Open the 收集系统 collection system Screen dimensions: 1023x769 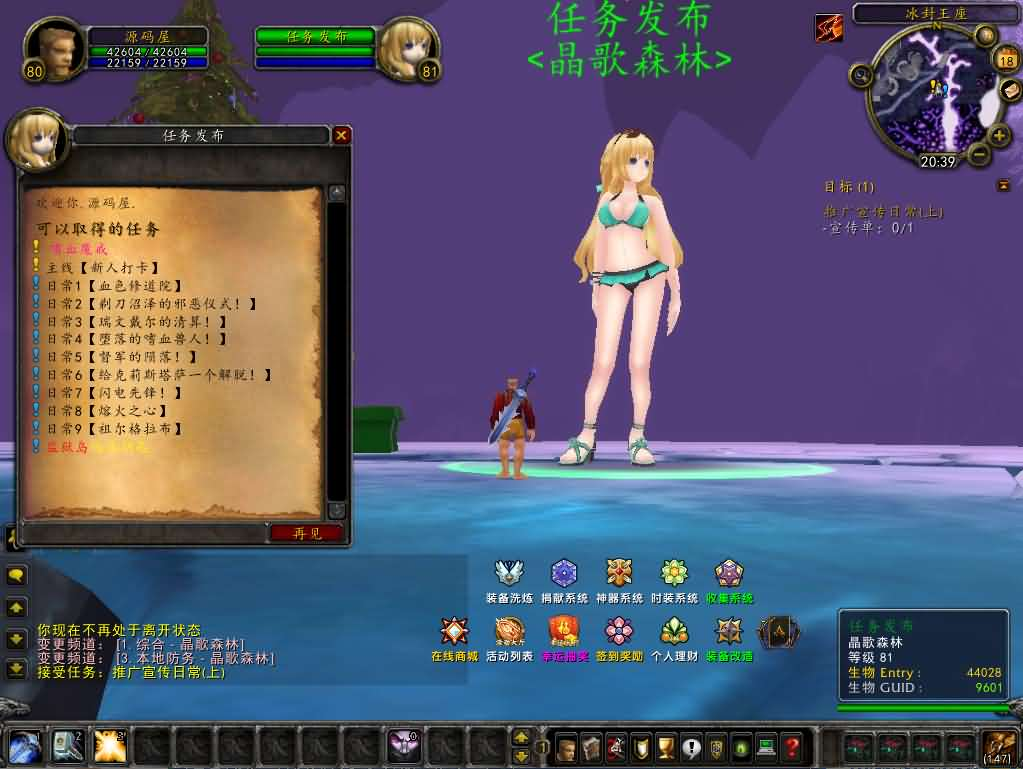[729, 574]
